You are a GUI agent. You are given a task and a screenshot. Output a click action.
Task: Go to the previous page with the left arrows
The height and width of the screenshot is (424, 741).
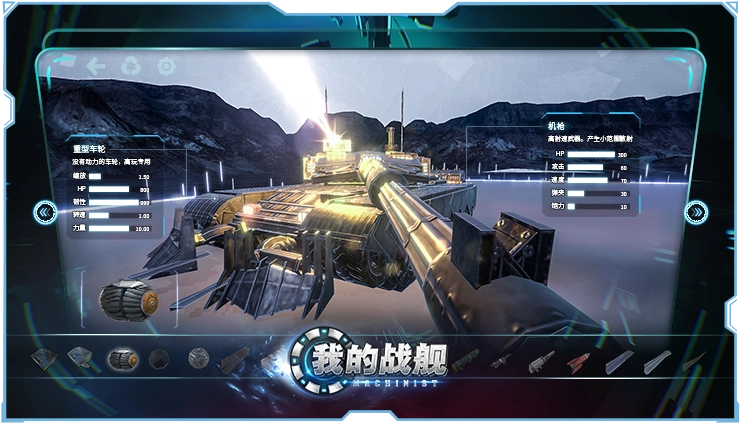click(45, 212)
